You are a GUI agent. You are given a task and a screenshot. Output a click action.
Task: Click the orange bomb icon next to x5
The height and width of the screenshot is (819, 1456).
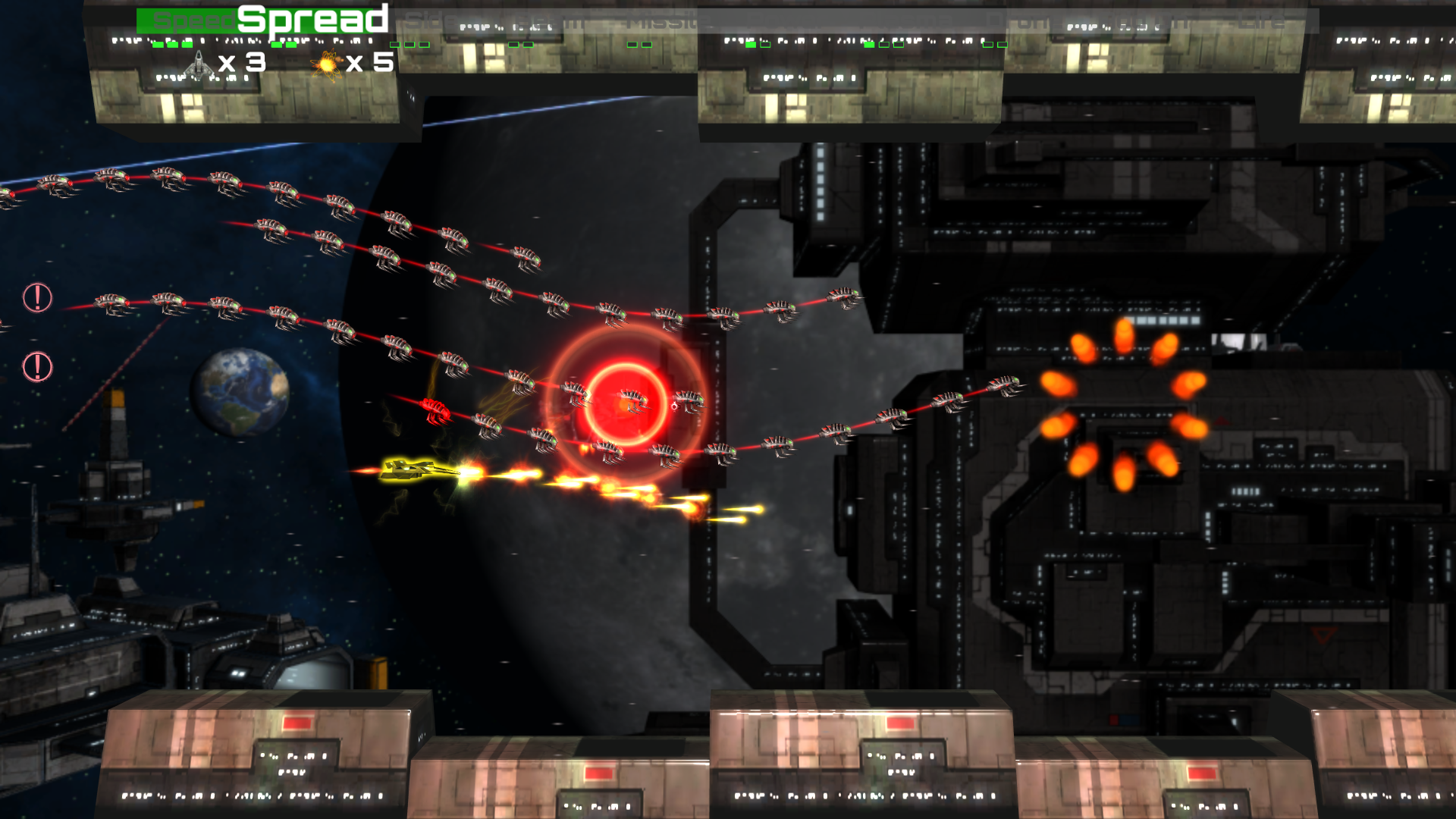point(326,64)
